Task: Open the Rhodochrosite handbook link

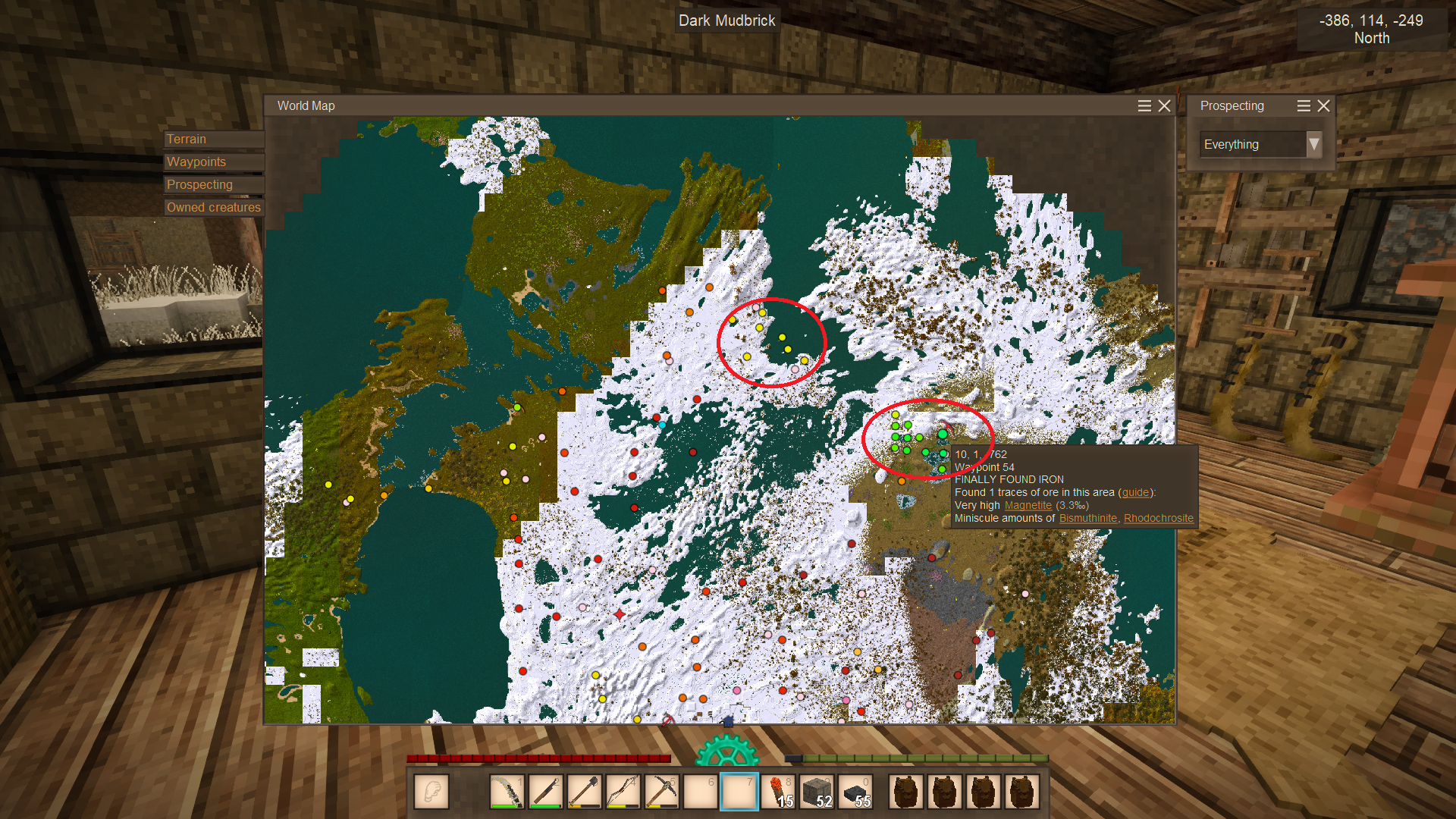Action: [x=1158, y=519]
